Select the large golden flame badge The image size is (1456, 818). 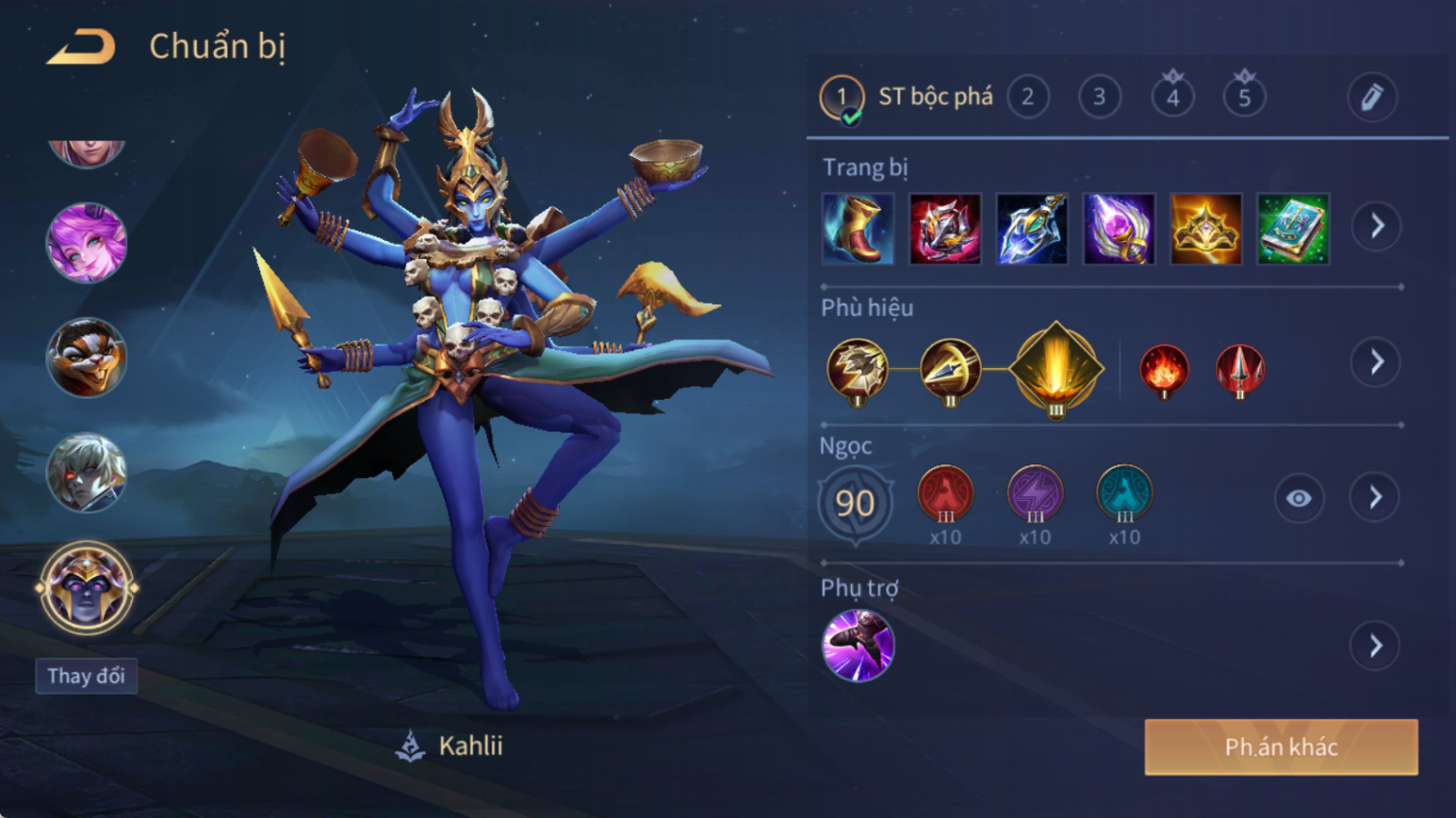(1056, 370)
